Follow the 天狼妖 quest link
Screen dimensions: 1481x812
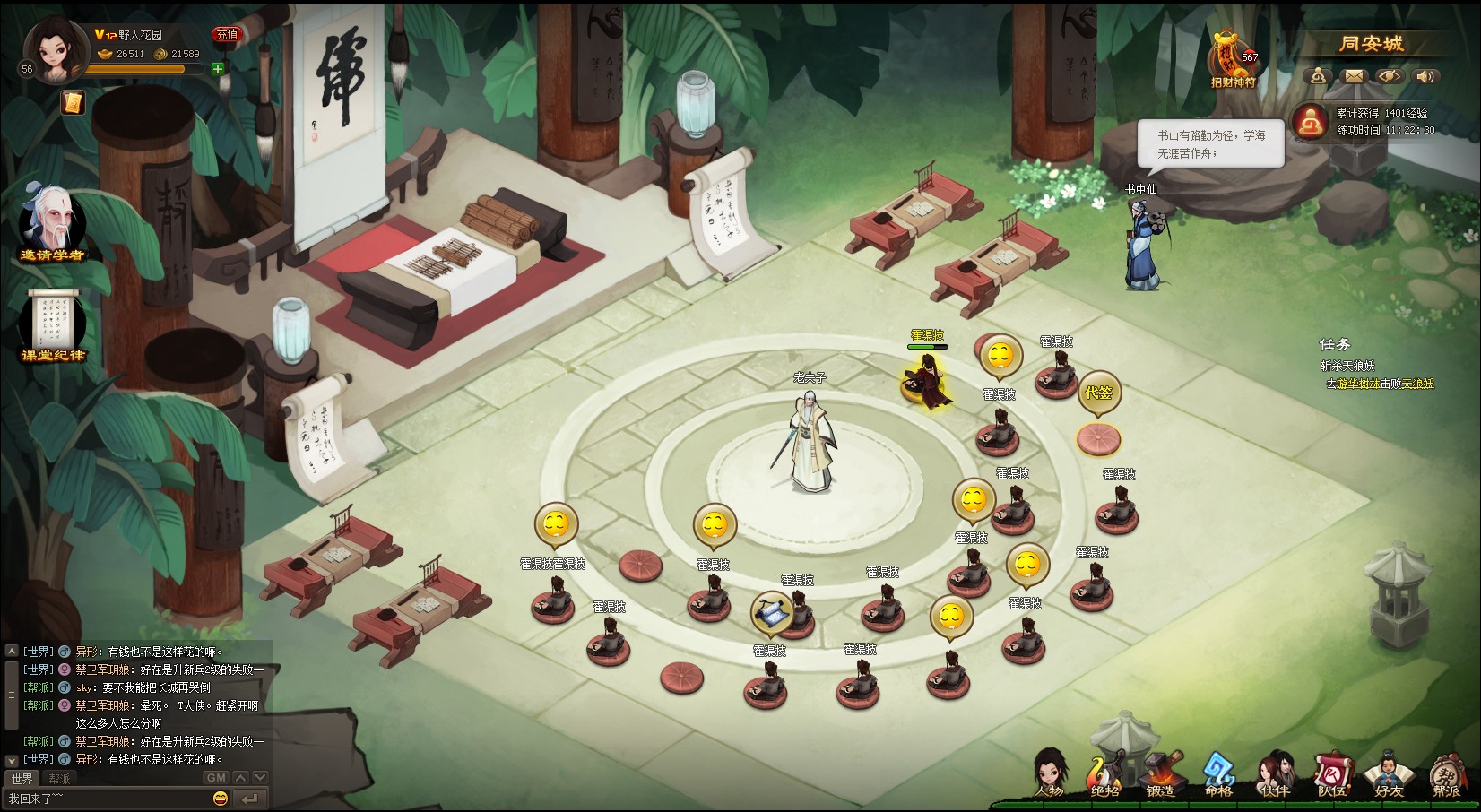tap(1417, 384)
